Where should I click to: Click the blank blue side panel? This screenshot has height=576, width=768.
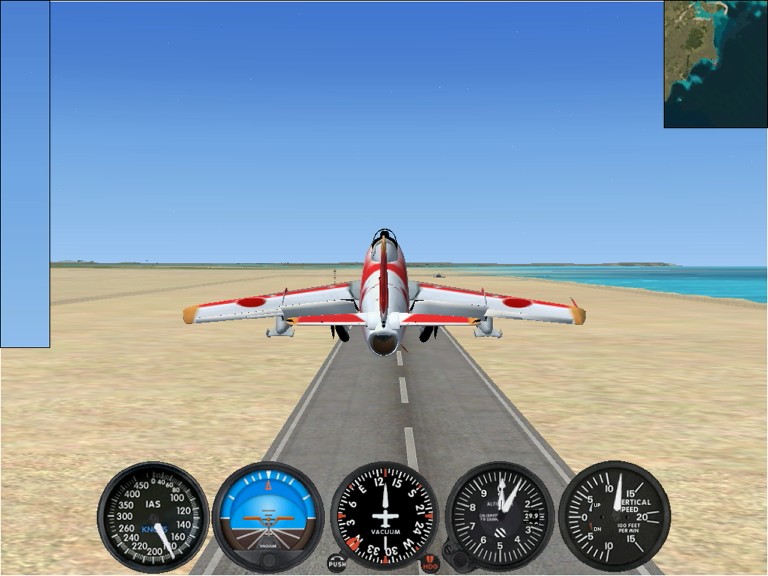(x=25, y=174)
